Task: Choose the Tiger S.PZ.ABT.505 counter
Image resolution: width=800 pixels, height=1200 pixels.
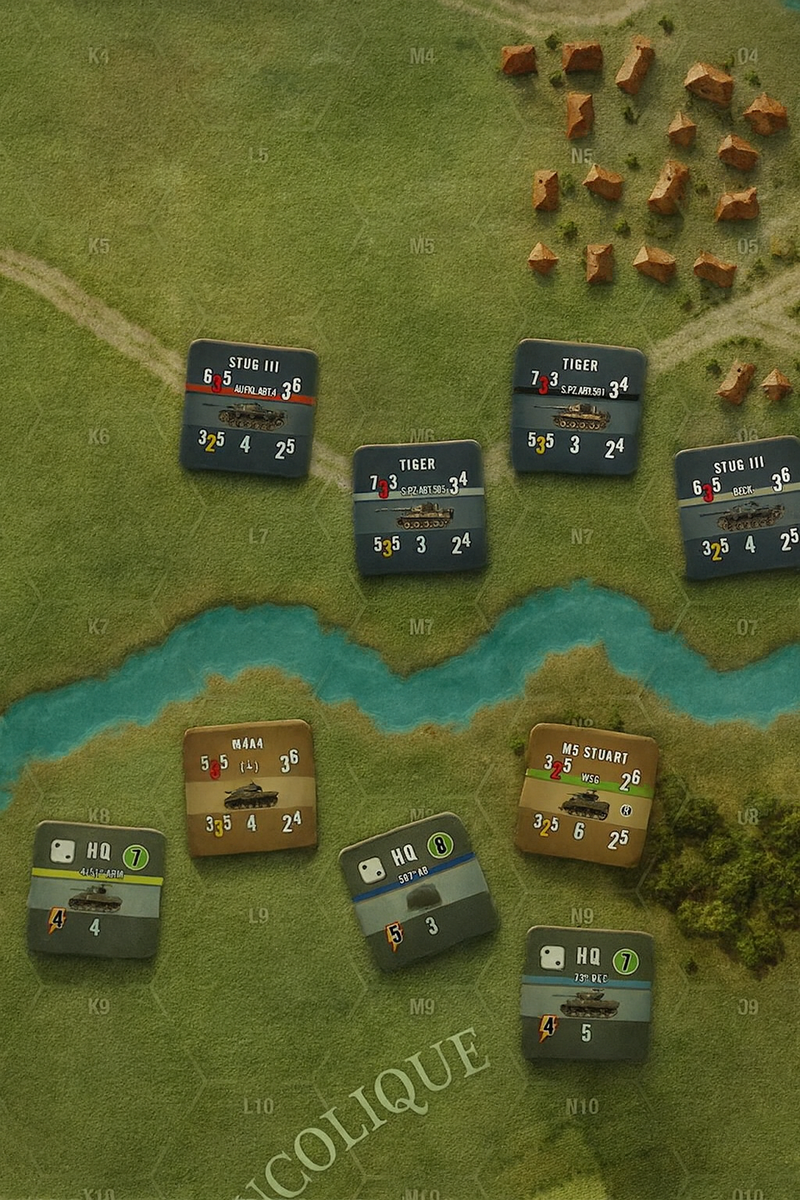Action: click(420, 507)
